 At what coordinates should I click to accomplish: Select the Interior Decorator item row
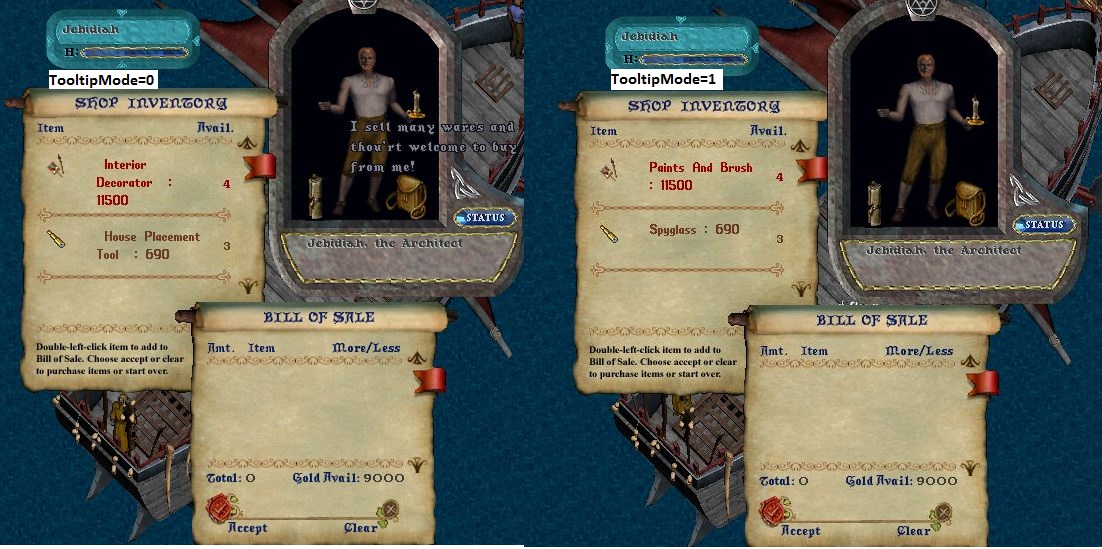click(x=125, y=182)
